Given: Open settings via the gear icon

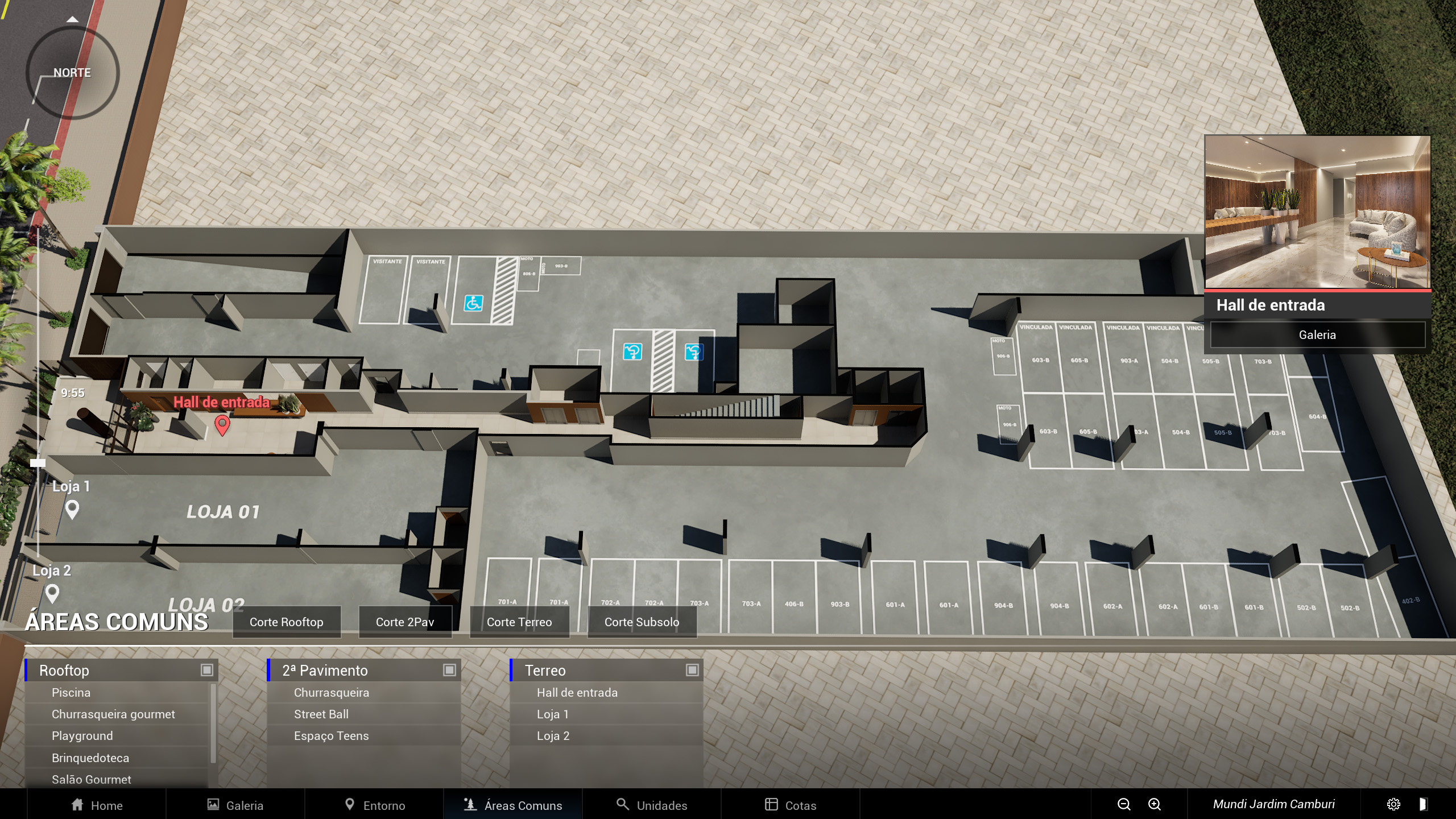Looking at the screenshot, I should point(1393,804).
